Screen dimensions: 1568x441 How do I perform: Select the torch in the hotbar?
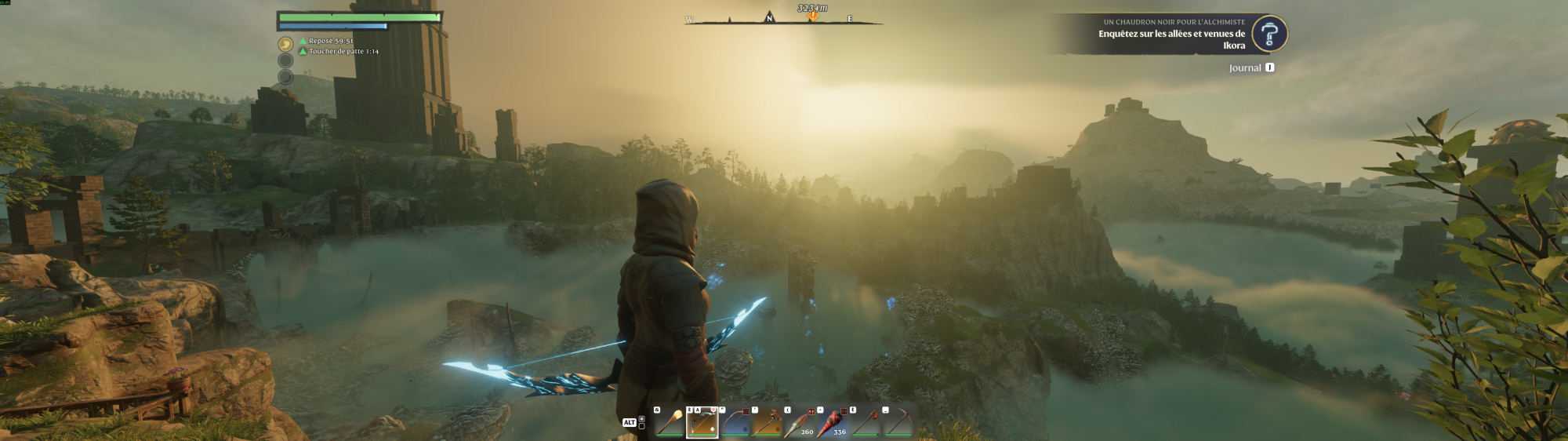(669, 424)
